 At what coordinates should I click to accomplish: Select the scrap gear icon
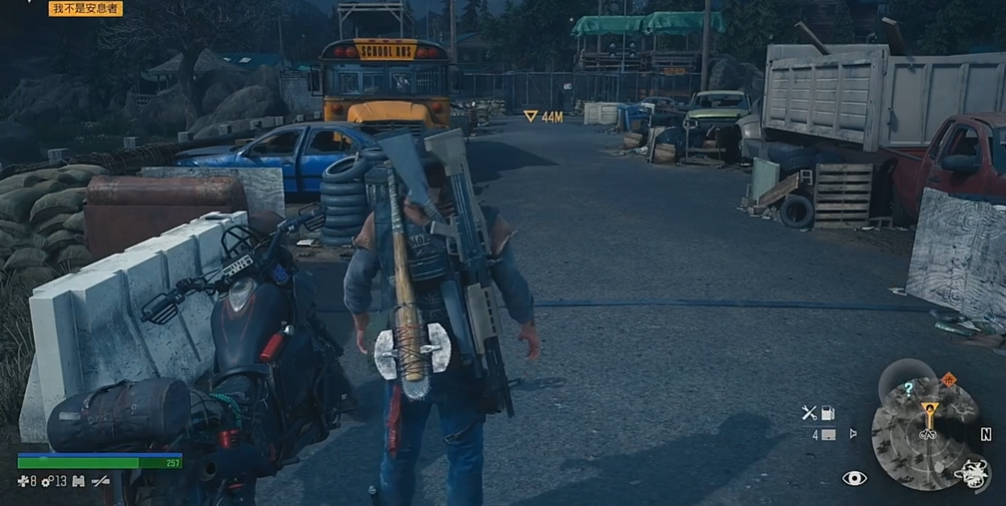pos(47,482)
